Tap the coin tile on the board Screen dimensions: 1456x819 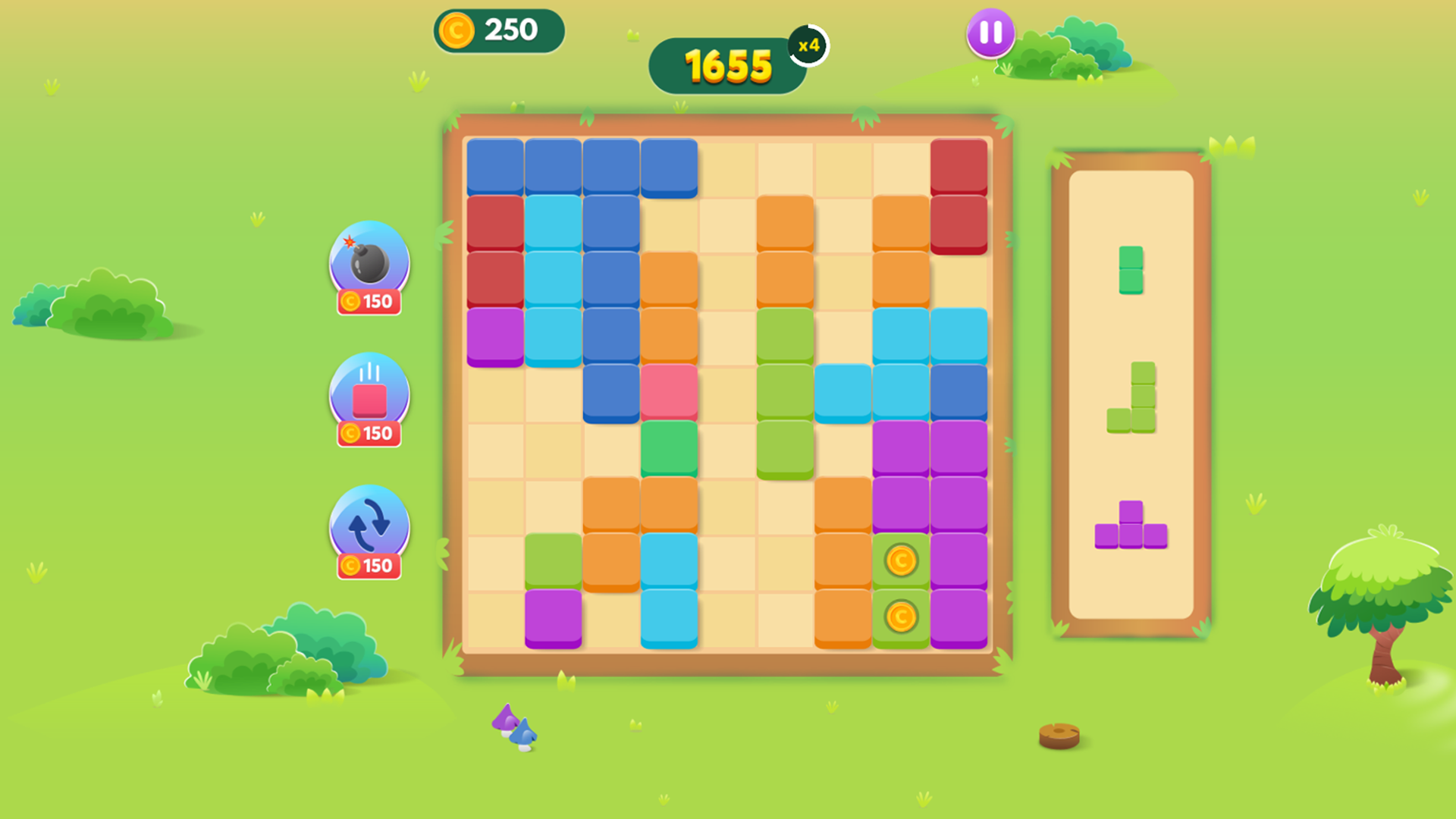coord(900,560)
